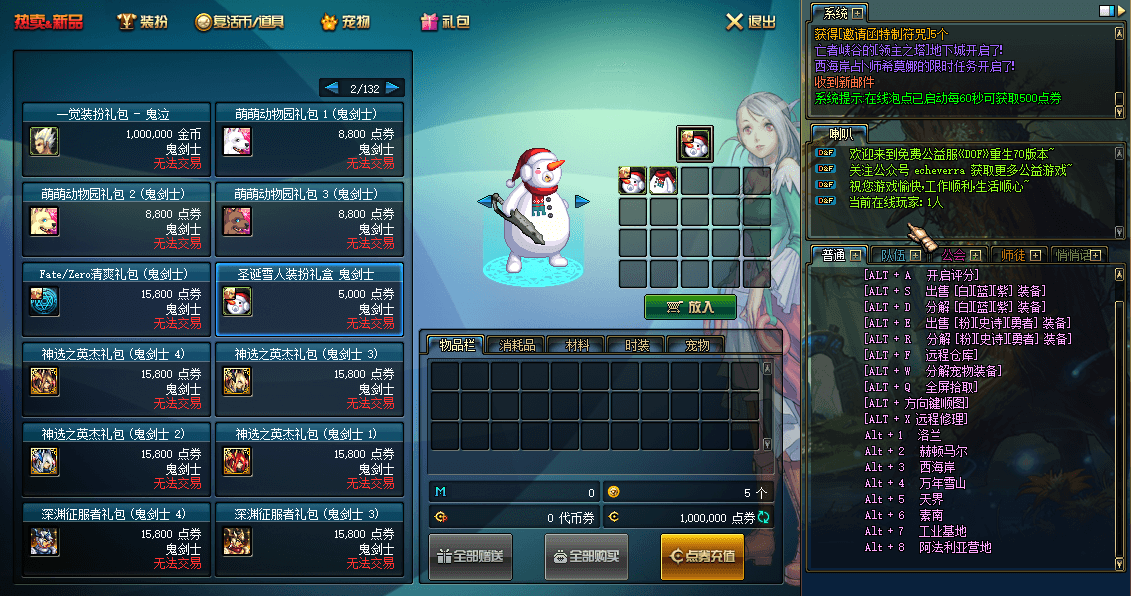Open the 材料 materials tab

[577, 345]
